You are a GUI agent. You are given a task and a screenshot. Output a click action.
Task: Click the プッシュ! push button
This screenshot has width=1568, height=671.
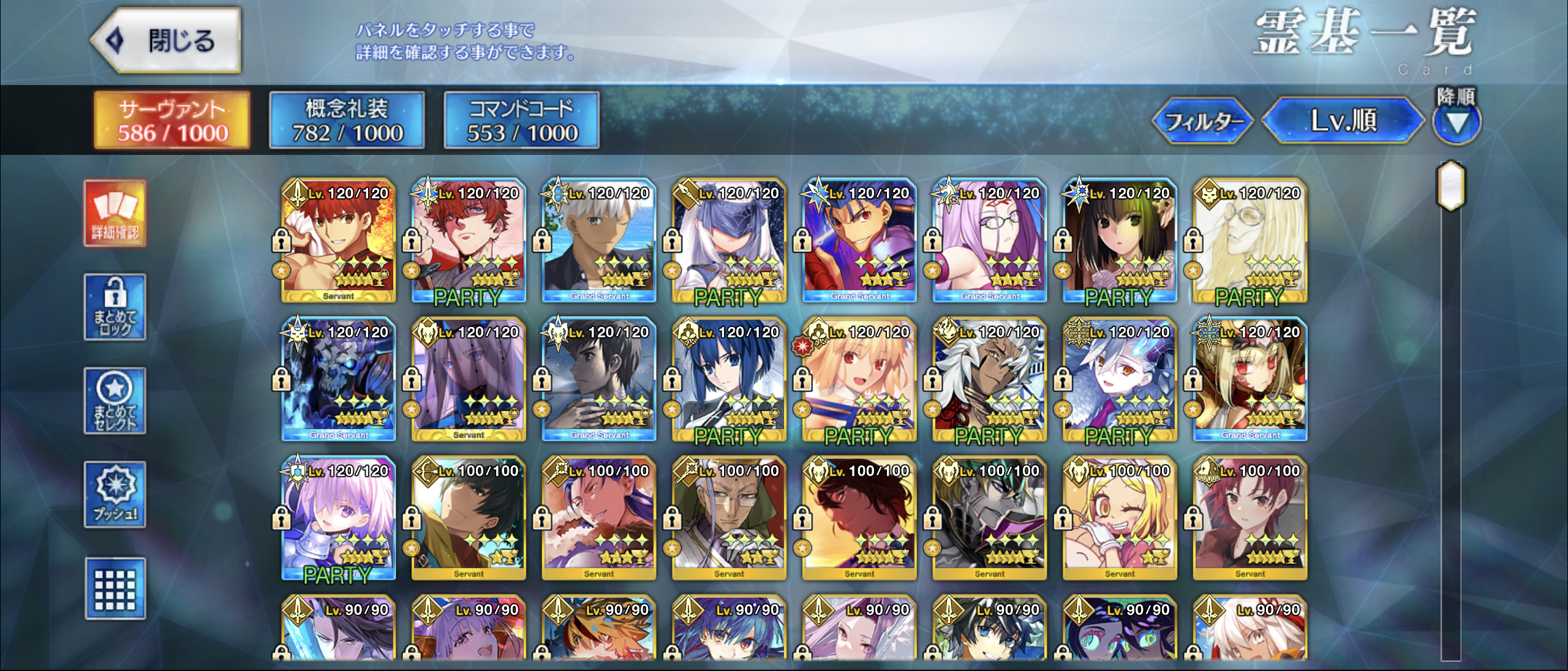click(x=115, y=495)
